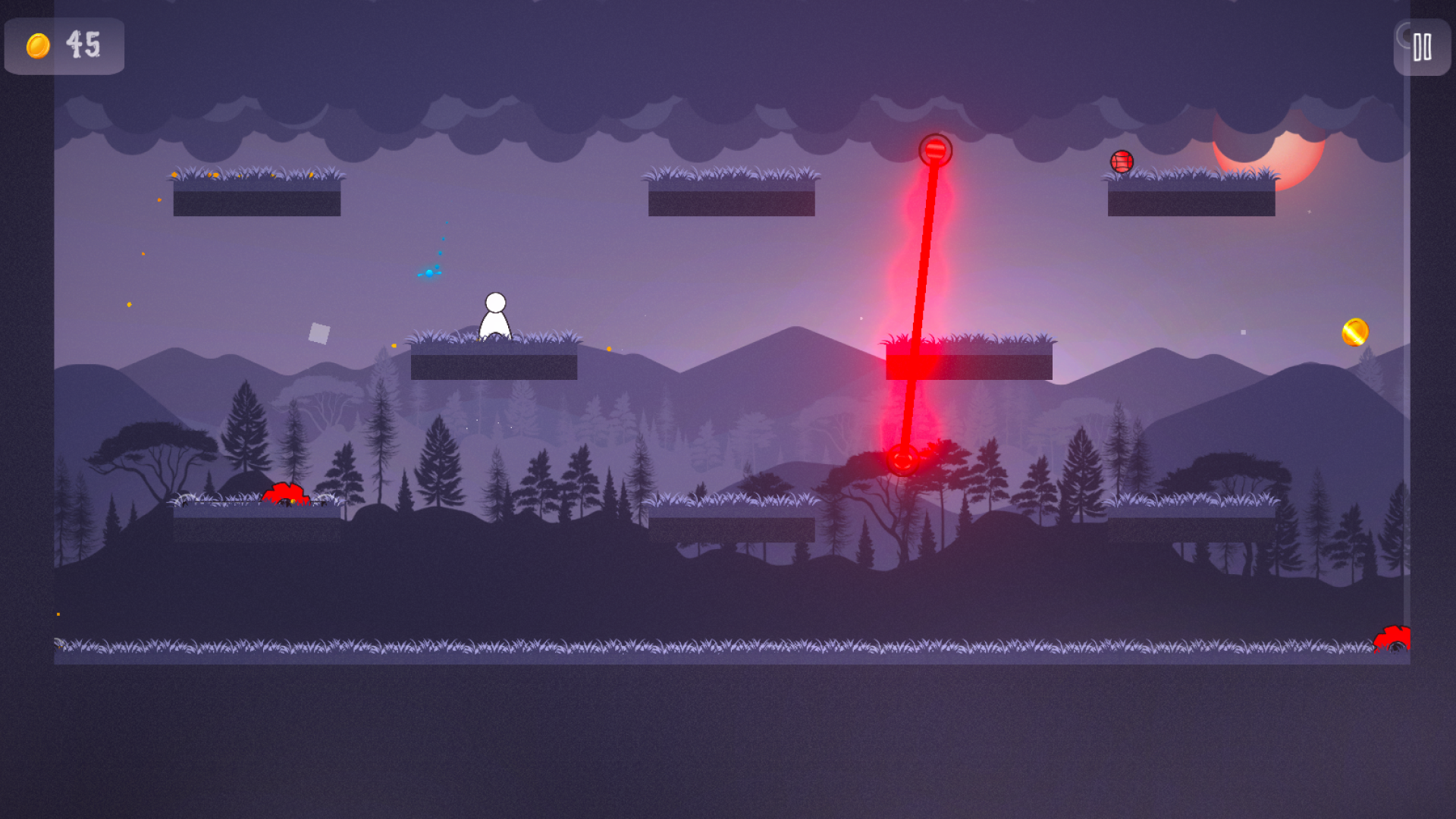Image resolution: width=1456 pixels, height=819 pixels.
Task: Click the red flower enemy at the bottom right
Action: coord(1393,639)
